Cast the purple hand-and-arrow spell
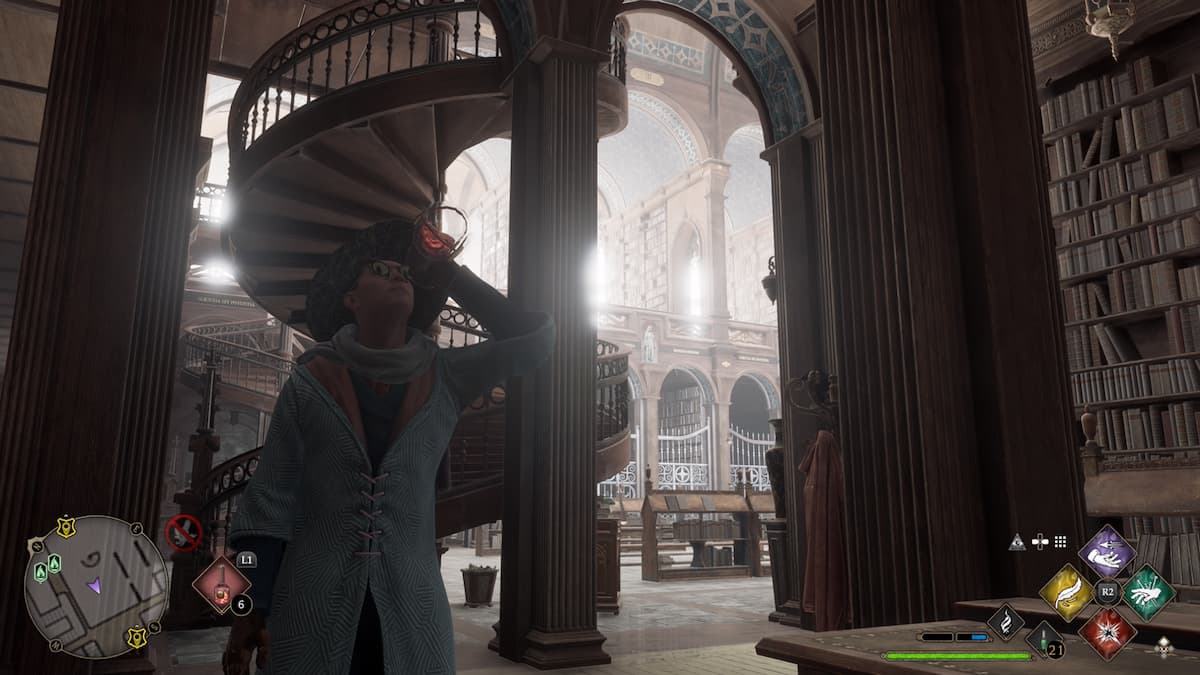This screenshot has height=675, width=1200. (1106, 551)
